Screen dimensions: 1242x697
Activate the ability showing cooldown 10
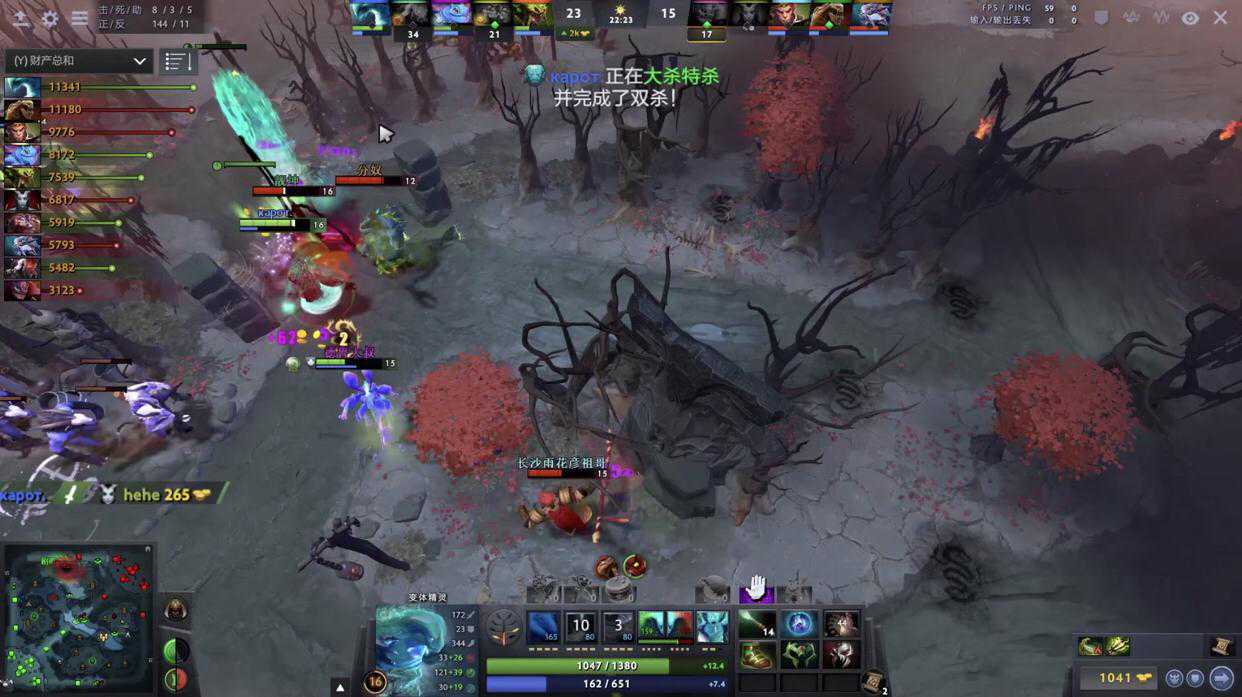(x=580, y=627)
